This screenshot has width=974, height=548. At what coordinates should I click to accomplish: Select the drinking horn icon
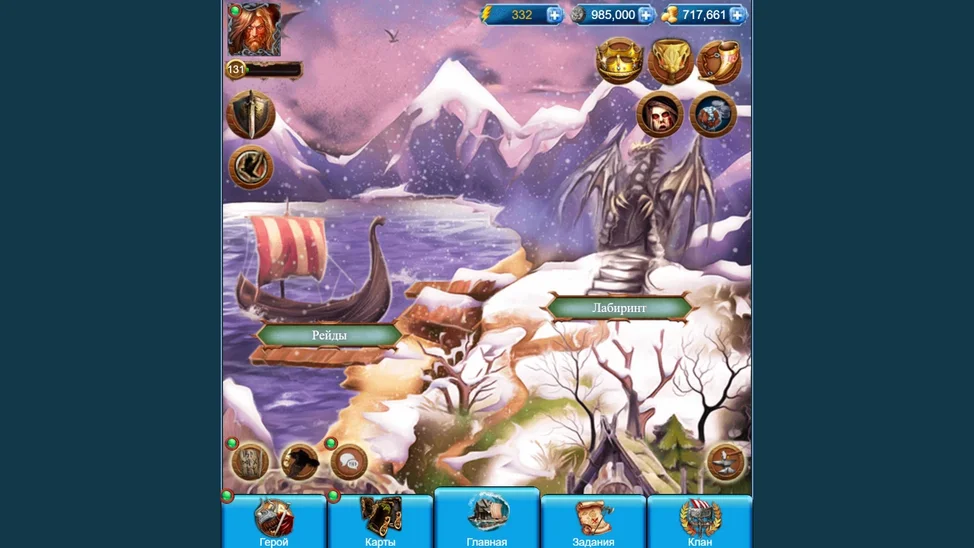coord(718,62)
